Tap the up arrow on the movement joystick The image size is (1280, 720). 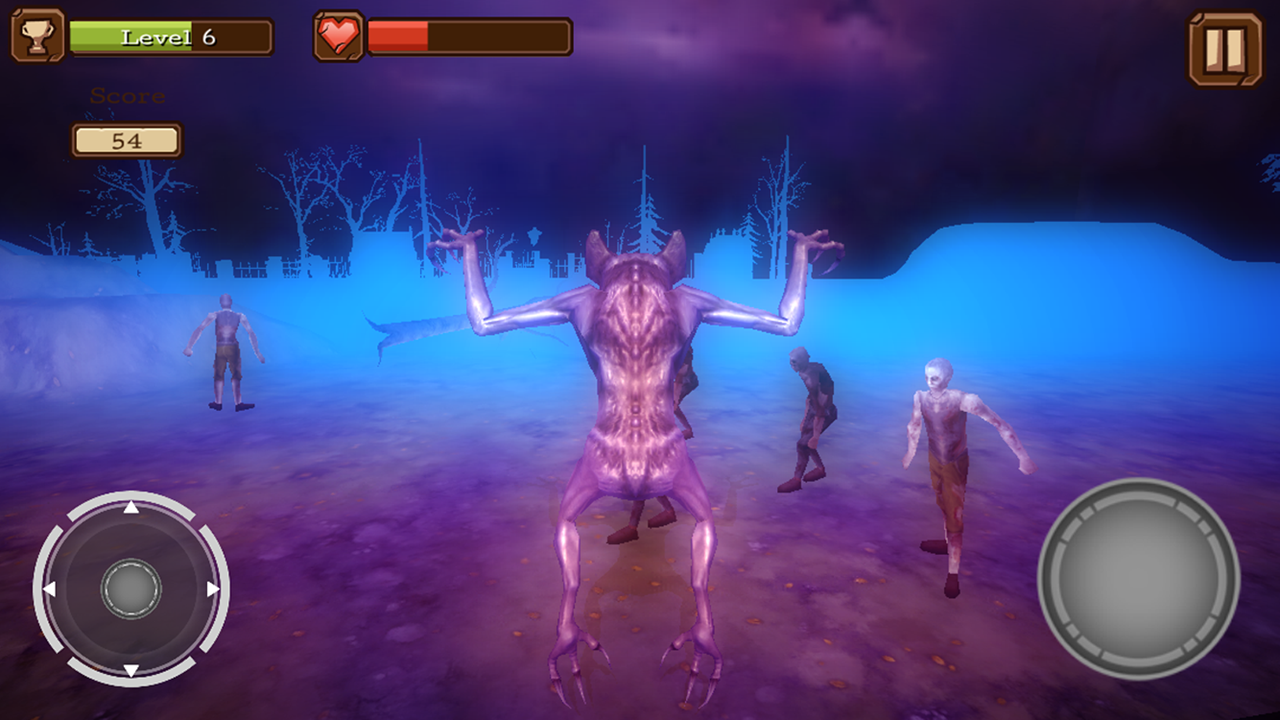point(130,508)
